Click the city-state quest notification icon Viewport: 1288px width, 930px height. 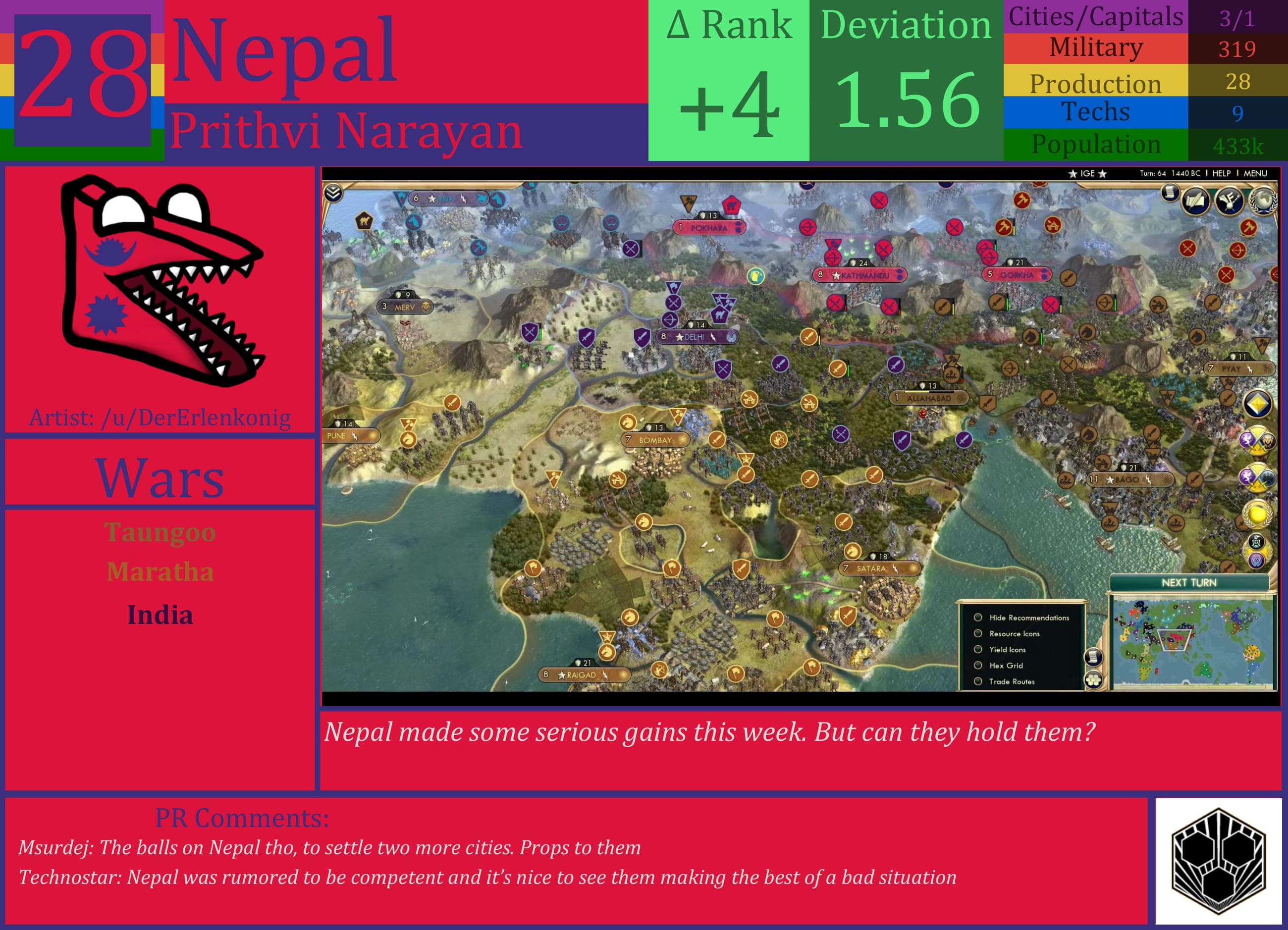pyautogui.click(x=1256, y=547)
